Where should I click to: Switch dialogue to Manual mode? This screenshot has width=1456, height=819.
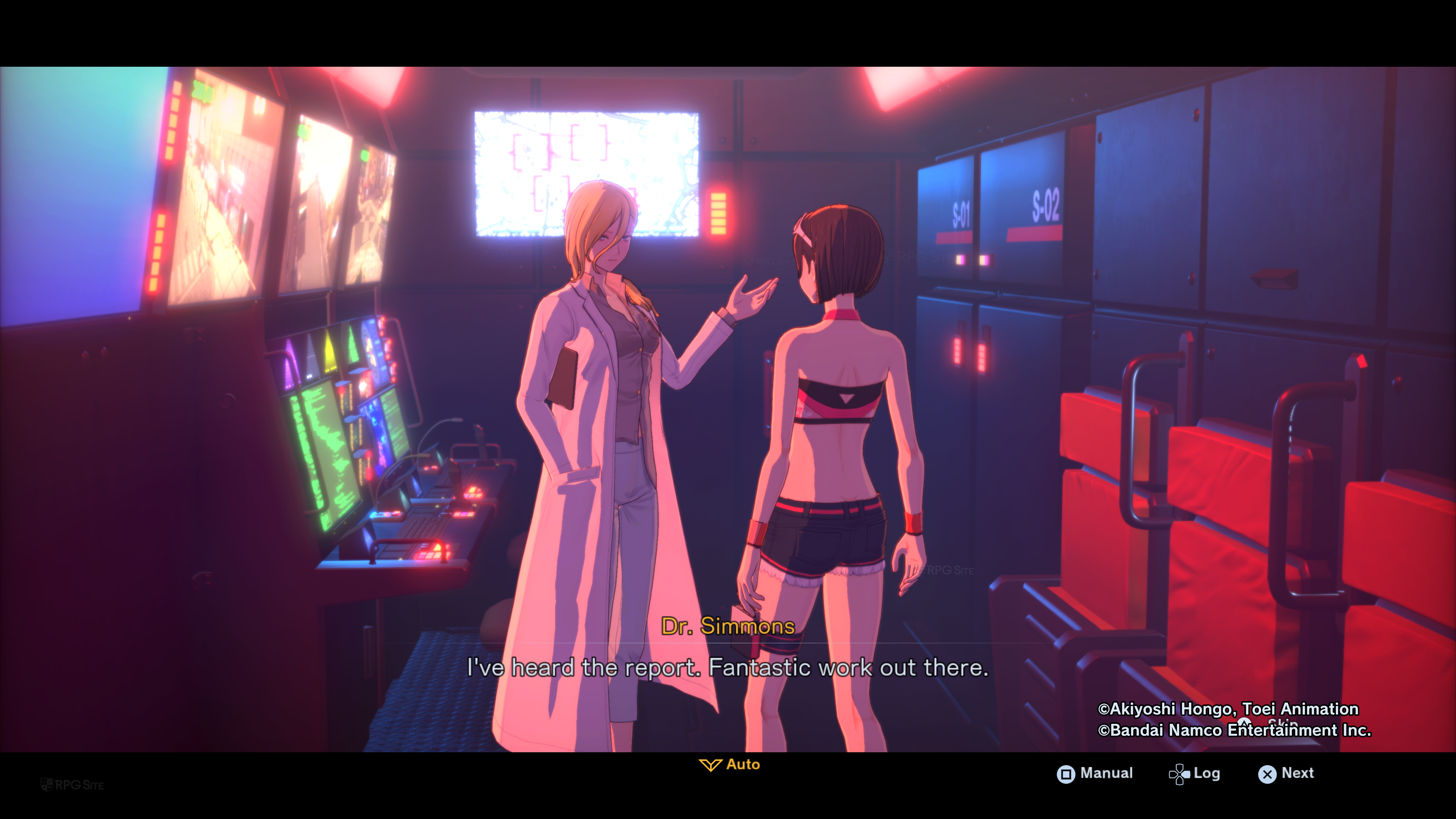pyautogui.click(x=1095, y=773)
